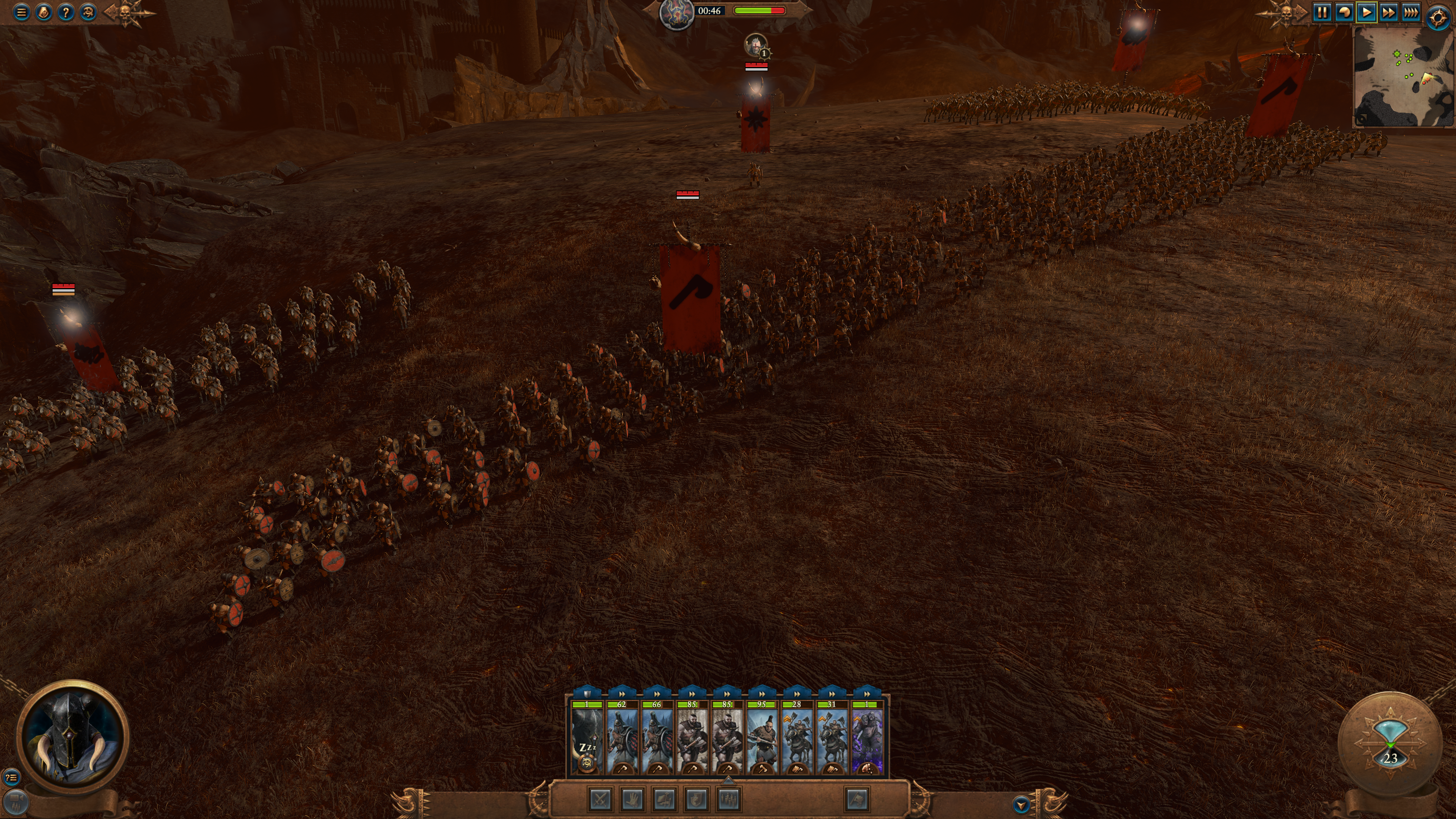The height and width of the screenshot is (819, 1456).
Task: Pause the battle
Action: (1321, 12)
